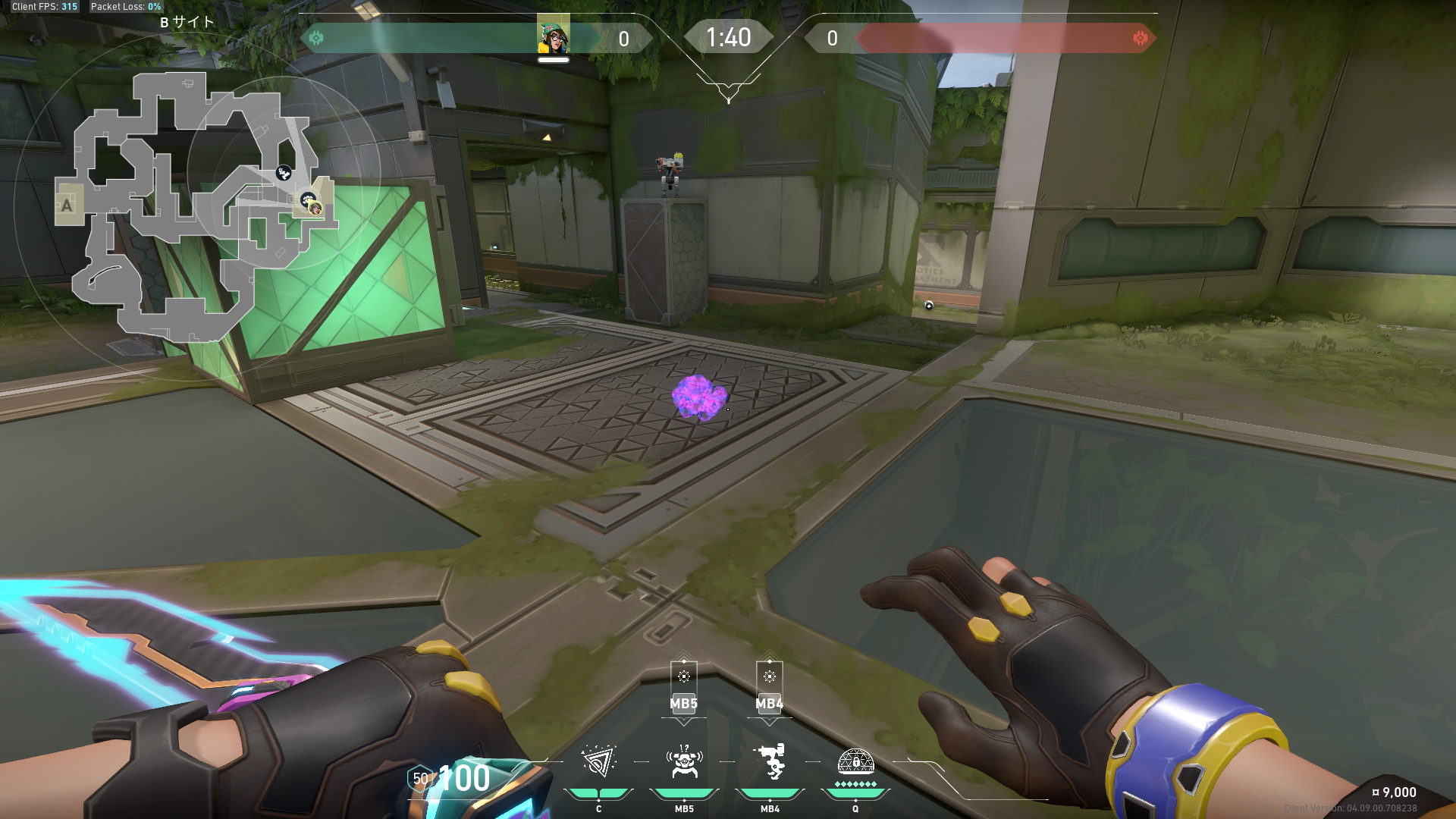Select the Turret ability icon

pos(770,761)
